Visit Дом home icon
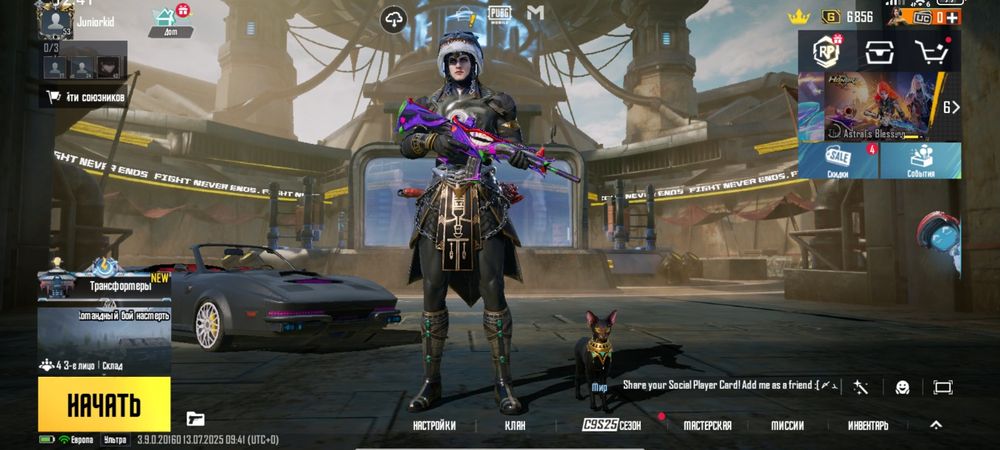This screenshot has height=450, width=1000. 164,18
